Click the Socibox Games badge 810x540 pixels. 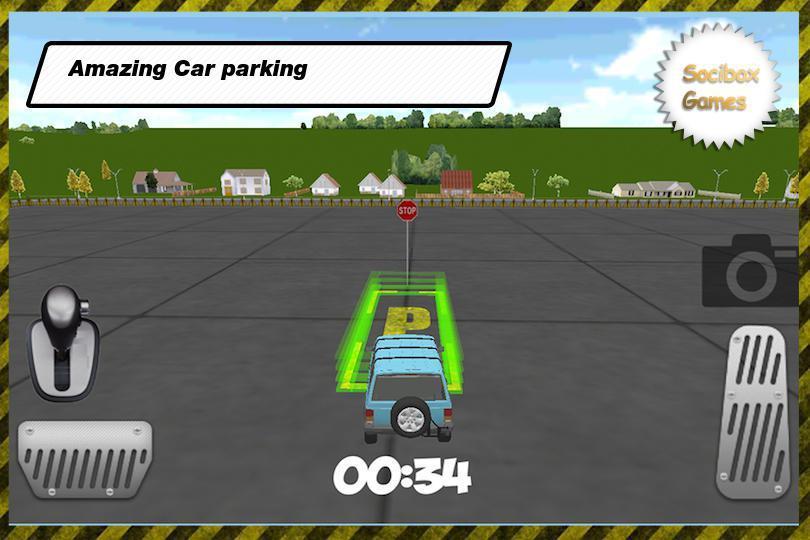(x=714, y=88)
